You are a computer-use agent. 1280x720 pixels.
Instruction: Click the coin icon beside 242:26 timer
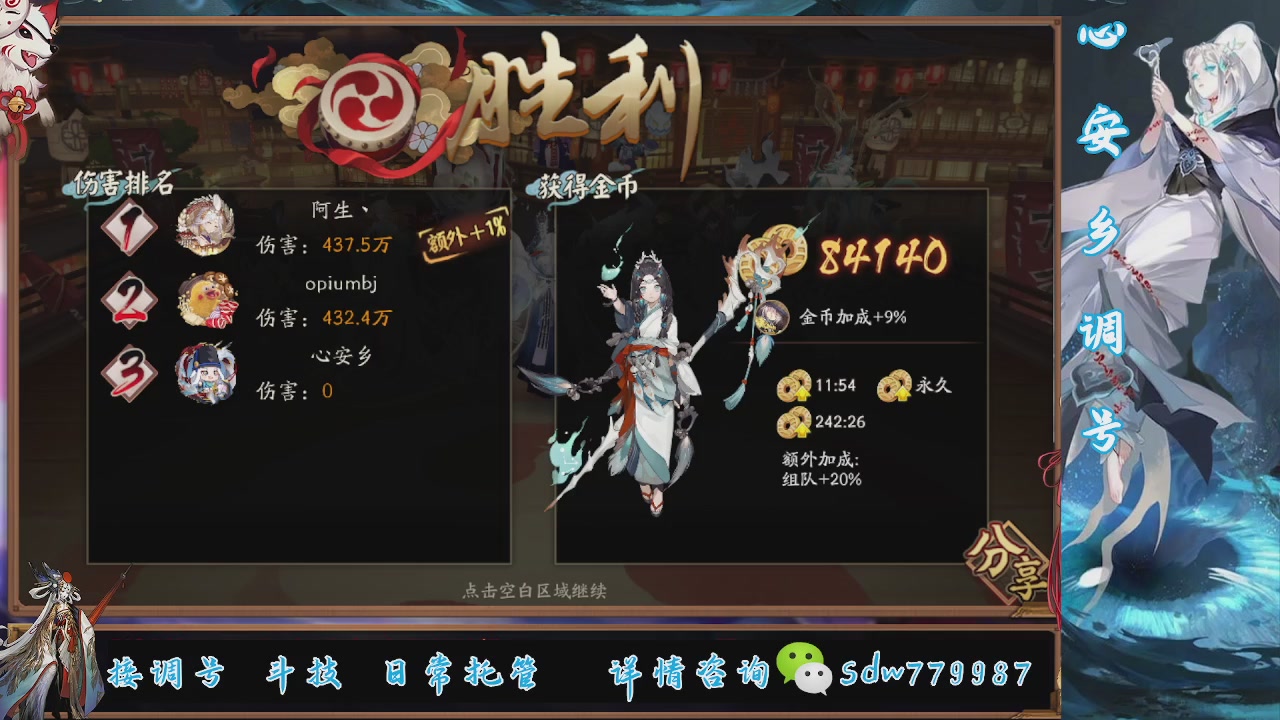coord(793,422)
